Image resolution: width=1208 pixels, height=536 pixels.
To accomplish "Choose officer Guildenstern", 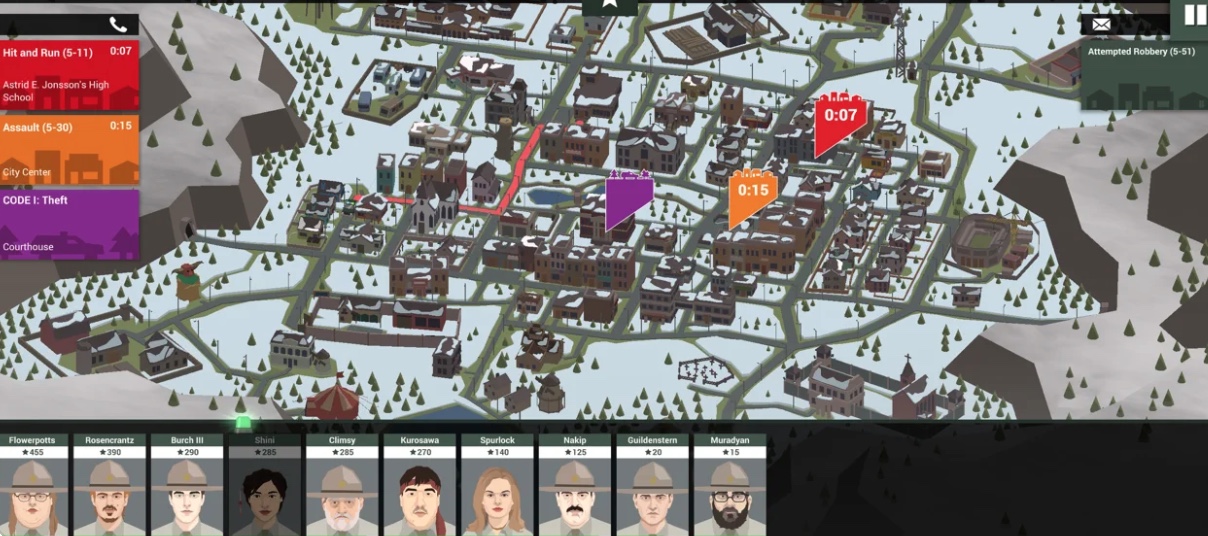I will pyautogui.click(x=652, y=485).
